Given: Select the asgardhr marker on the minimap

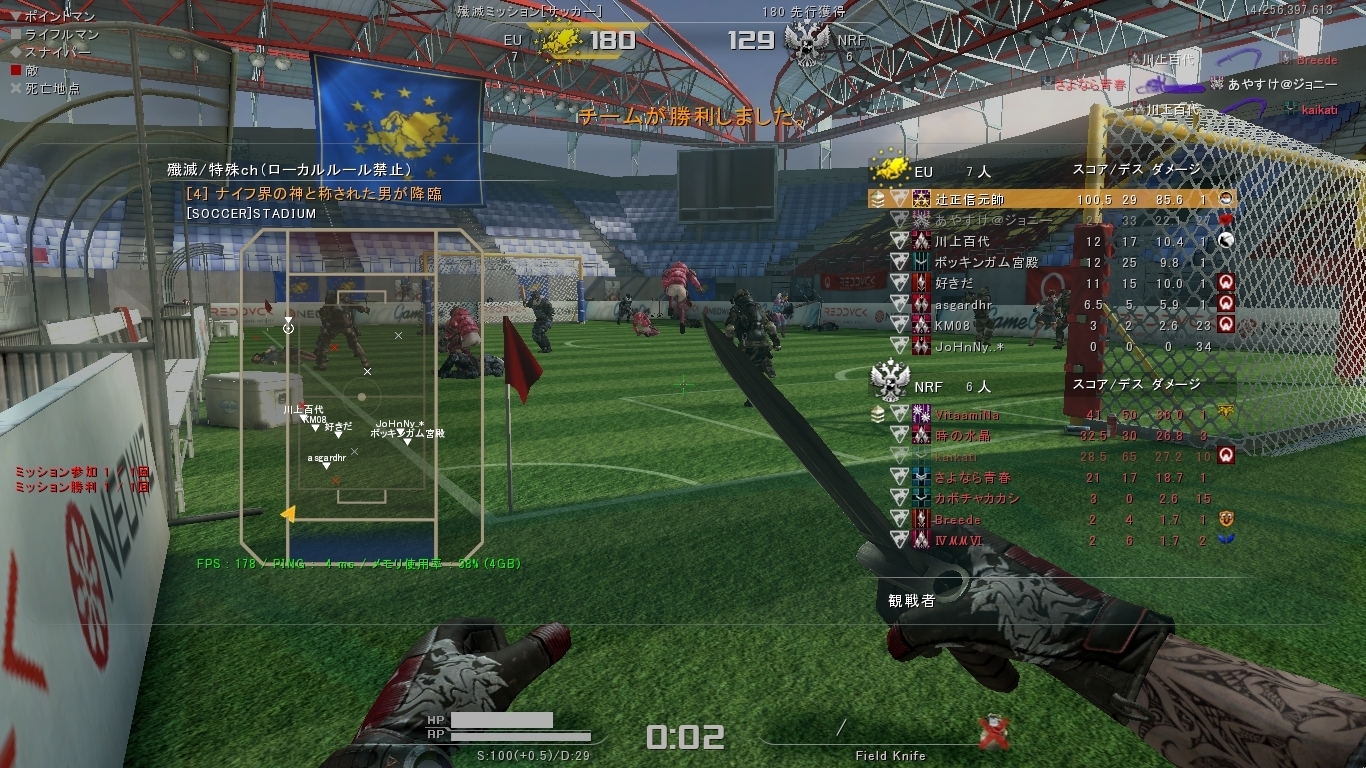Looking at the screenshot, I should click(x=326, y=465).
